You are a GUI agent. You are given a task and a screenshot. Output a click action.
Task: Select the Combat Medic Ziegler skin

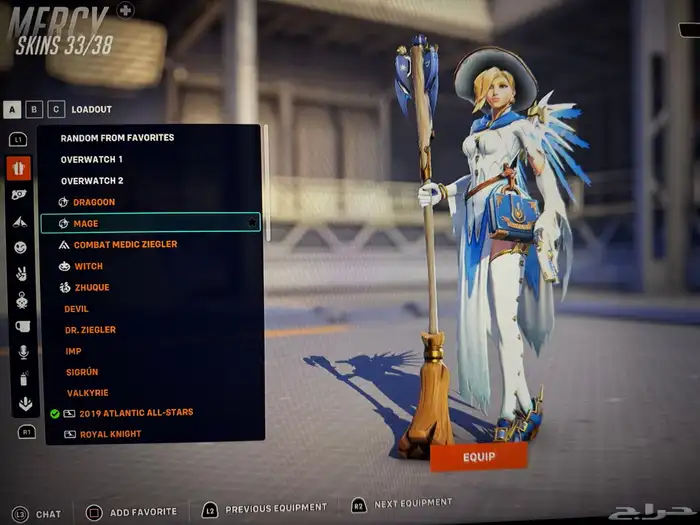point(125,245)
